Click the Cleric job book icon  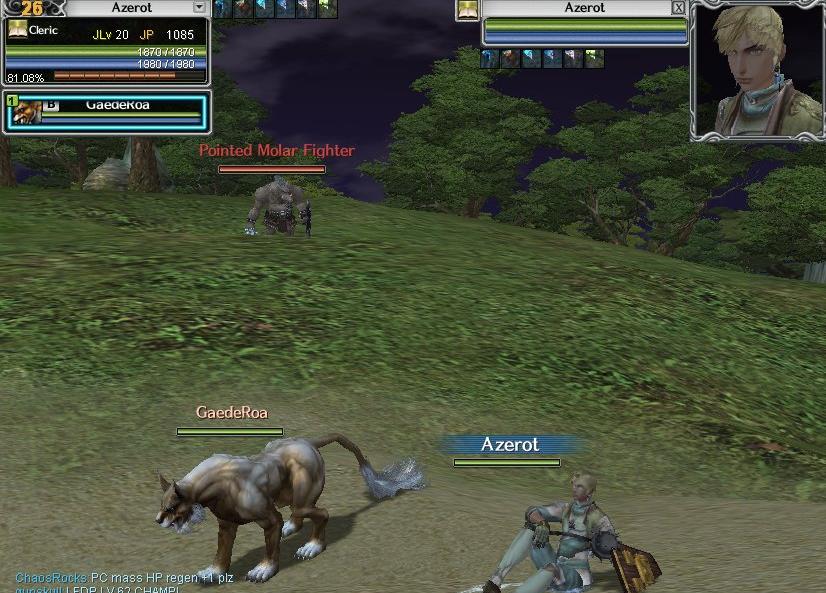(17, 30)
